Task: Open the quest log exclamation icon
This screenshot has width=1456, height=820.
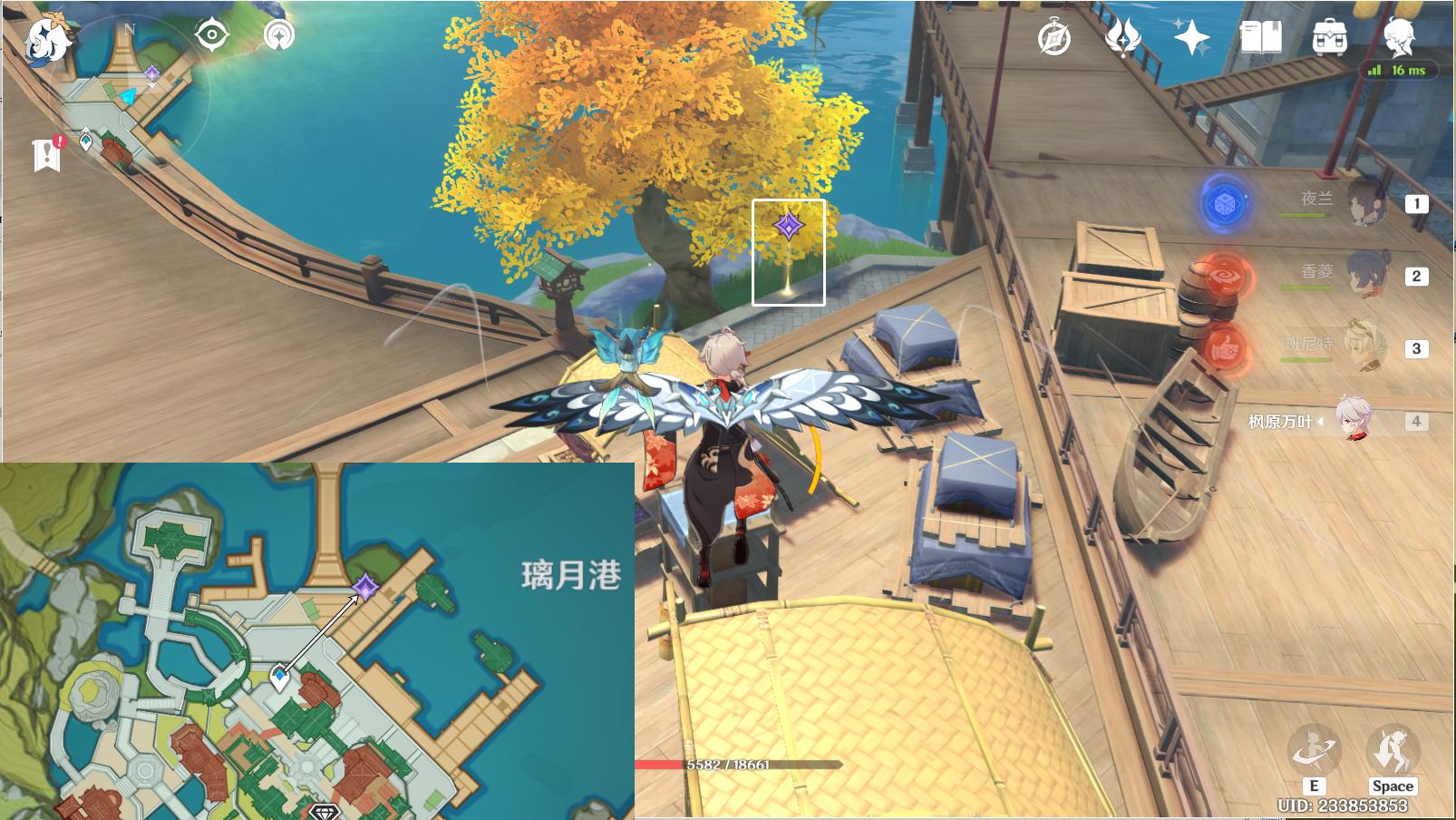Action: click(x=47, y=153)
